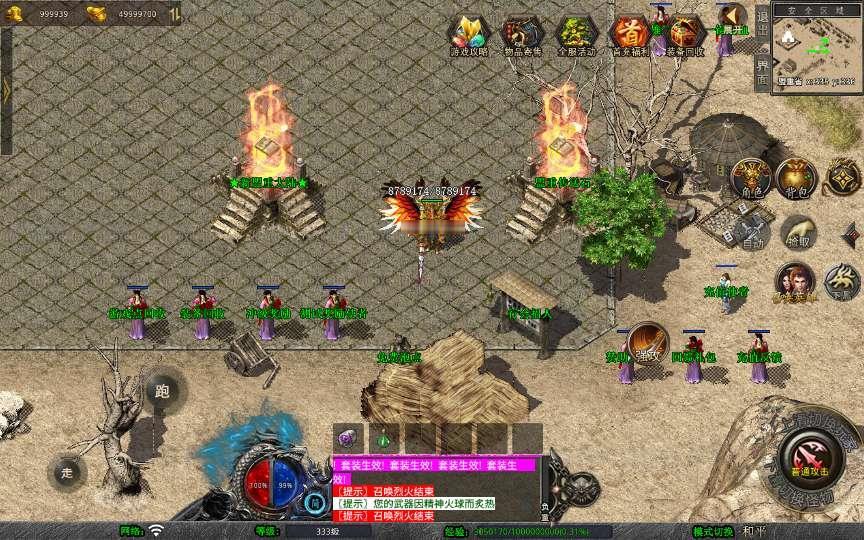Open the 全服活动 server events icon
The height and width of the screenshot is (540, 864).
click(574, 34)
